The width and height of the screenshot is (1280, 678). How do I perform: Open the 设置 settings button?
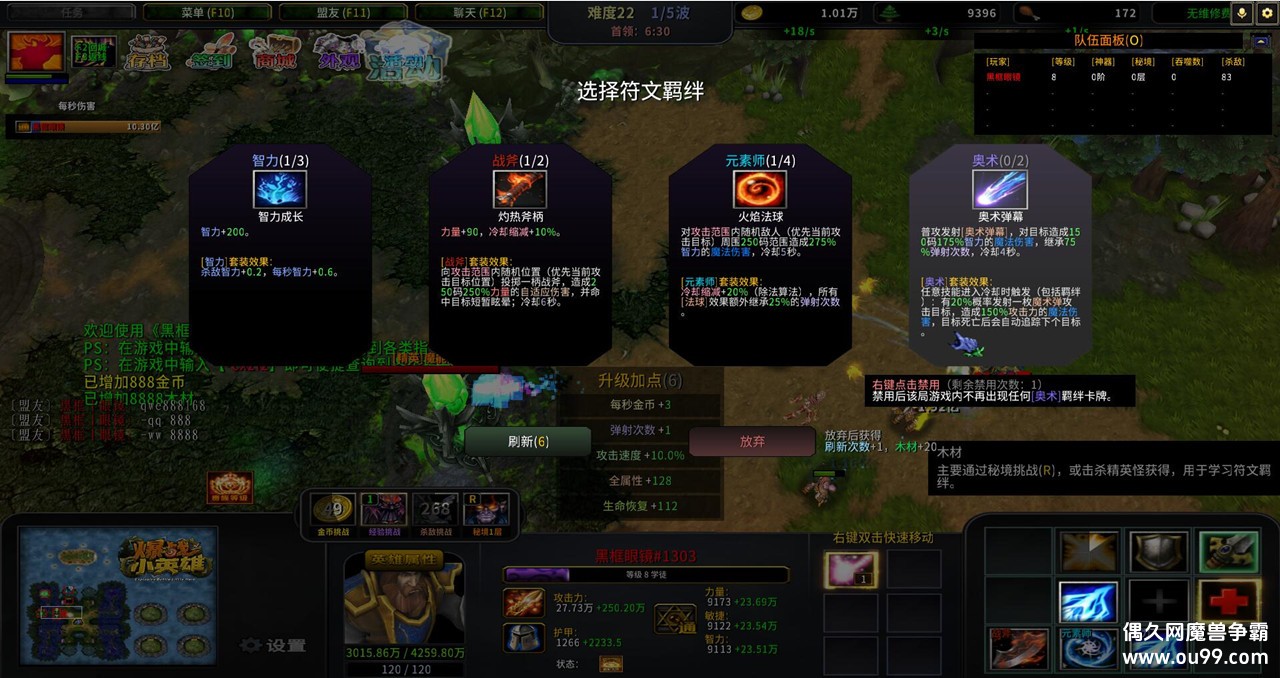[x=274, y=646]
